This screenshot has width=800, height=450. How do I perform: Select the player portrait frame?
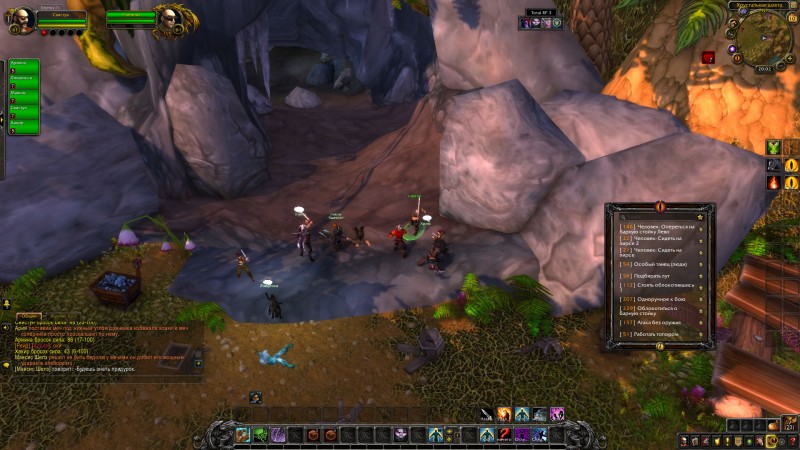[21, 18]
